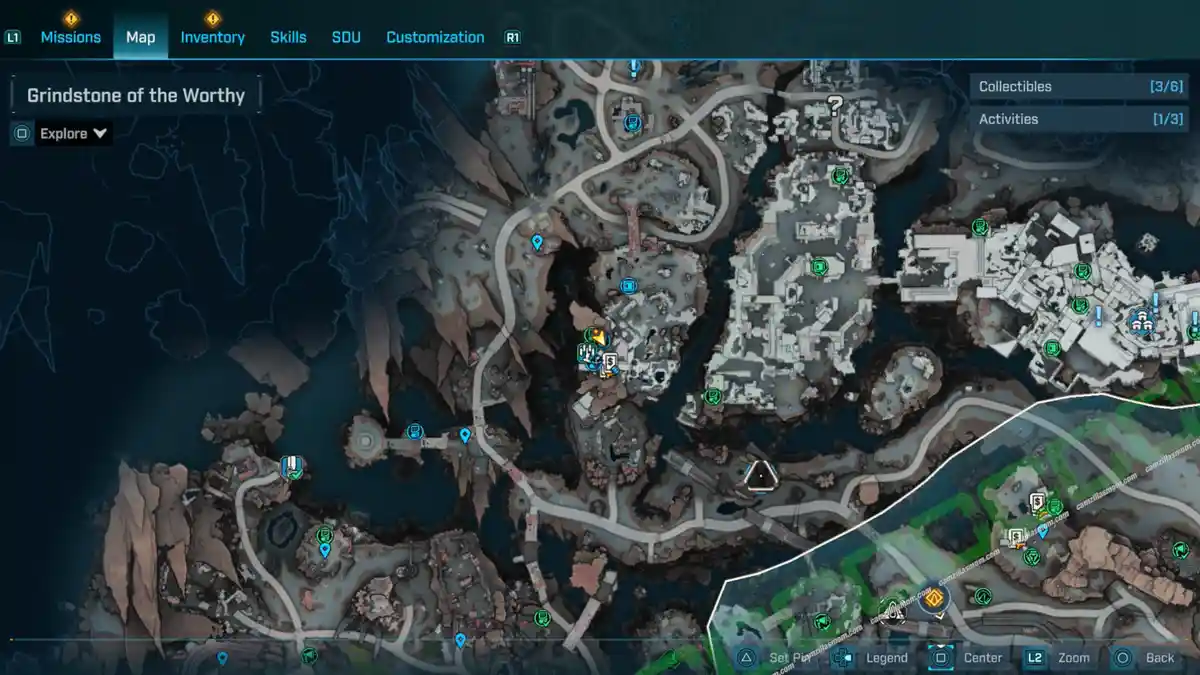Screen dimensions: 1200x675
Task: Select the Map tab
Action: [x=140, y=37]
